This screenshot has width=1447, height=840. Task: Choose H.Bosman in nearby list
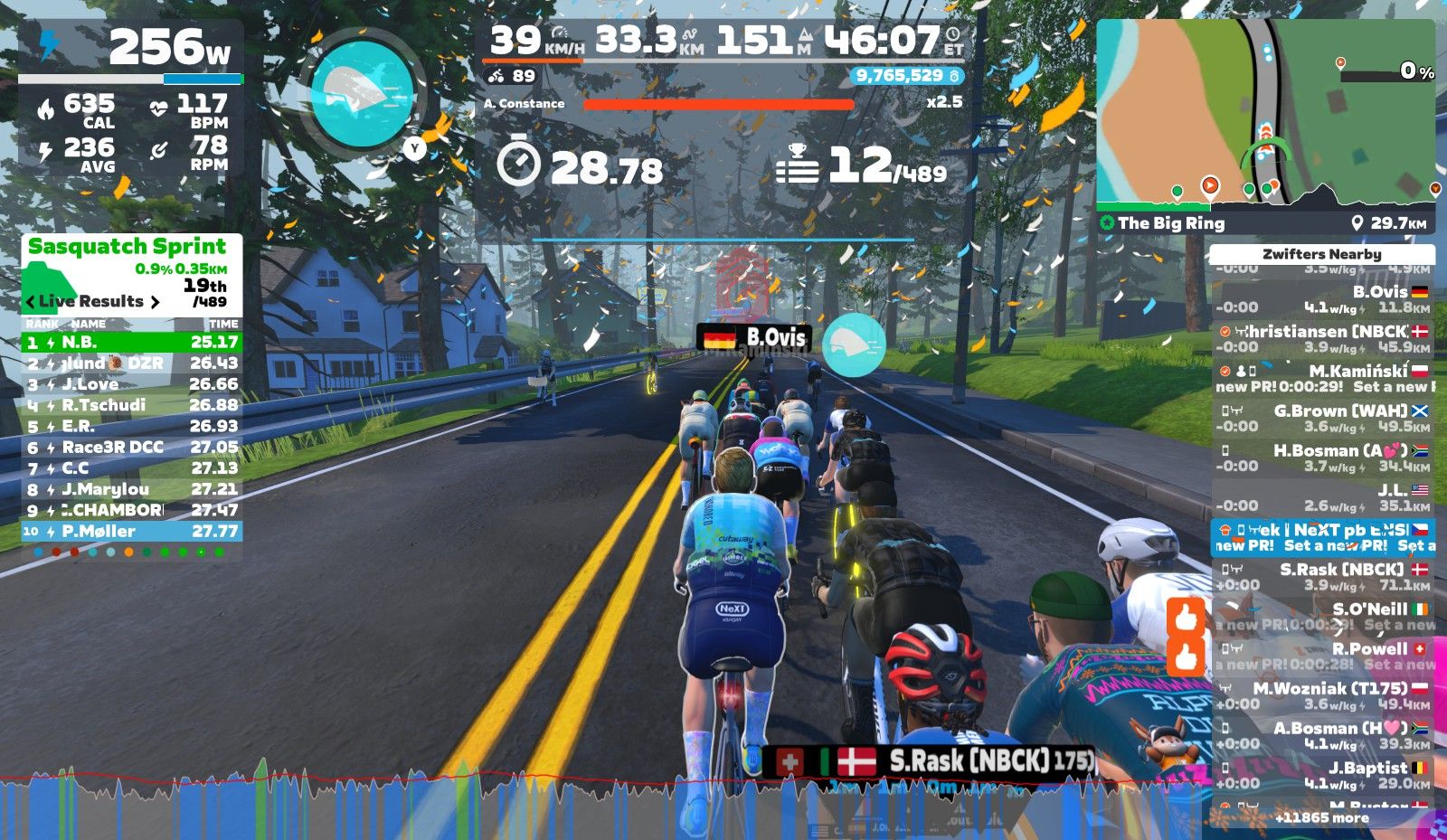1322,458
